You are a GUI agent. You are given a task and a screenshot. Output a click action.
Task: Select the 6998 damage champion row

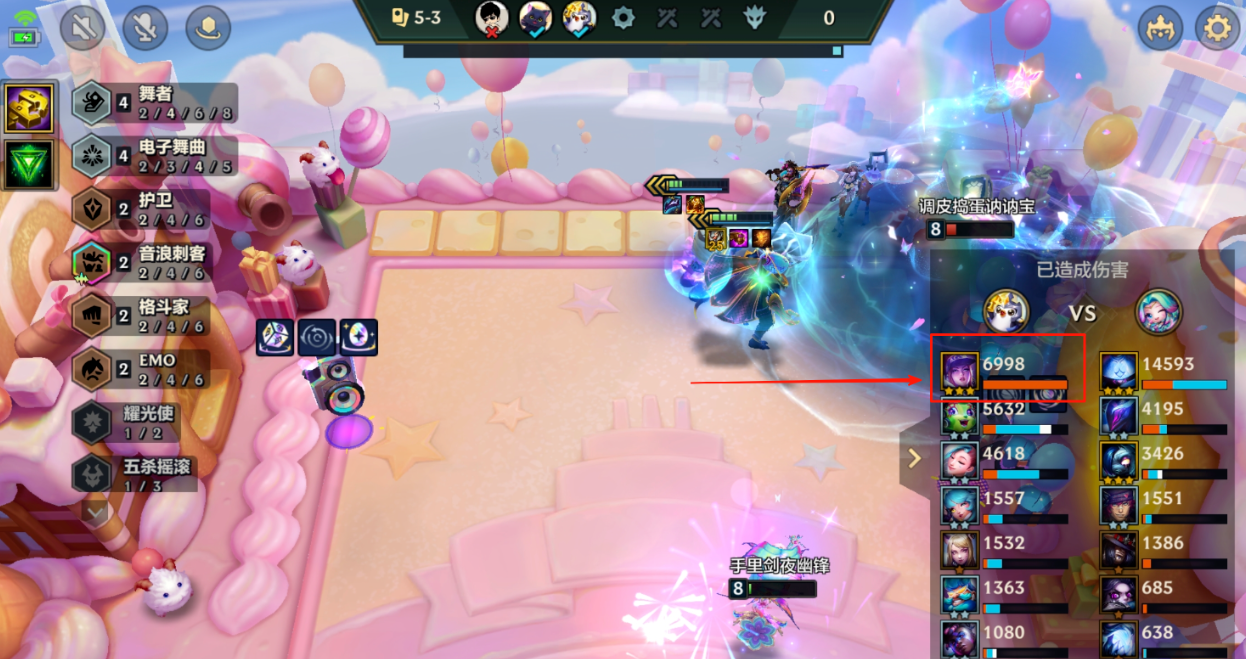[x=1007, y=370]
